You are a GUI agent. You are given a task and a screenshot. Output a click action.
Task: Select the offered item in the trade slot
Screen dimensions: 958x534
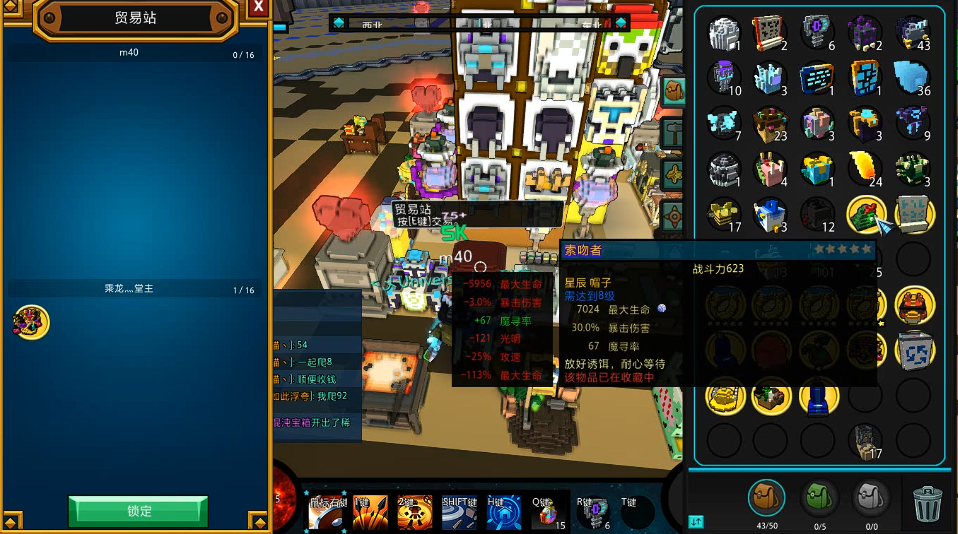(x=30, y=322)
